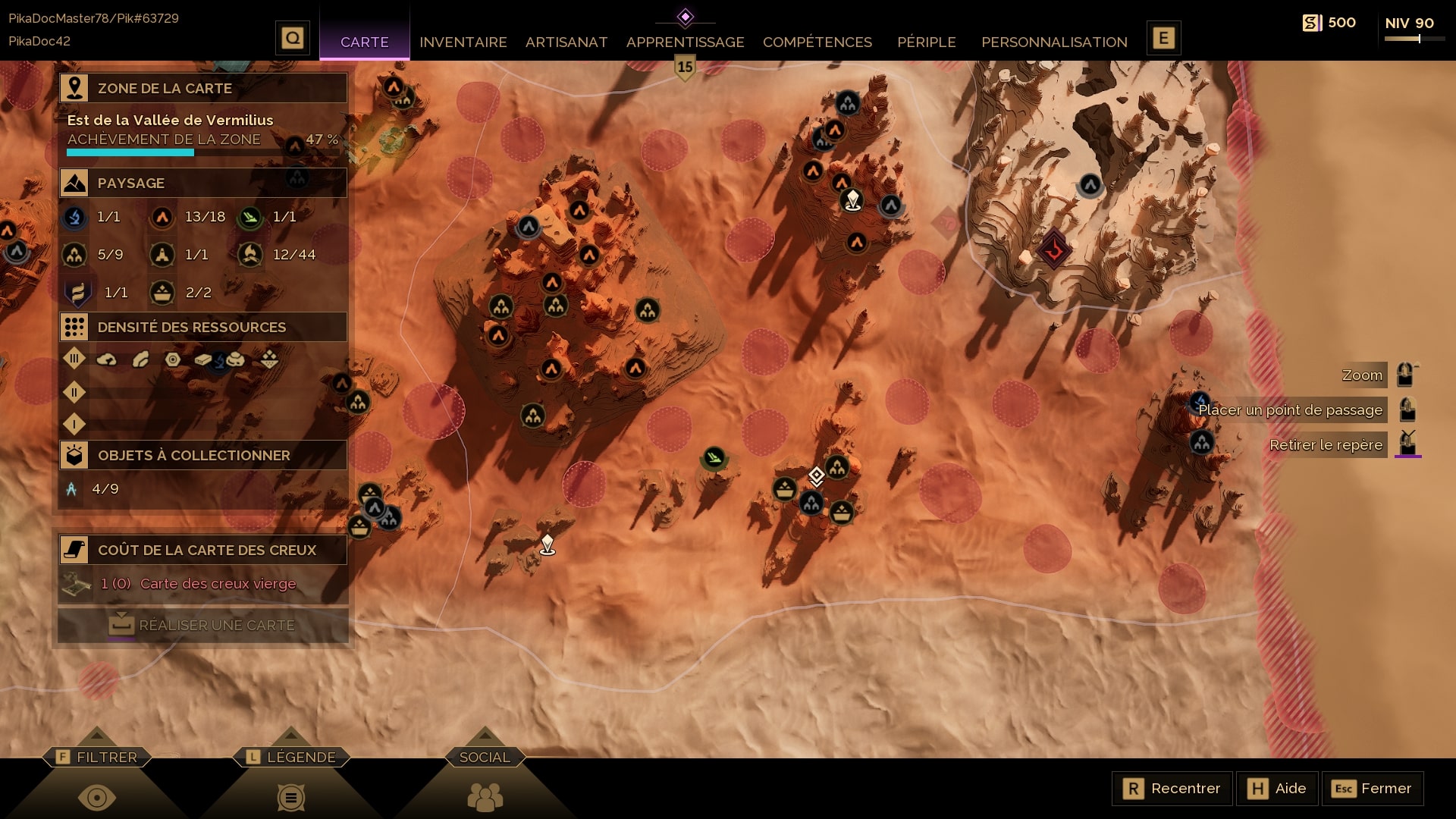Open the Aide help button

1277,789
